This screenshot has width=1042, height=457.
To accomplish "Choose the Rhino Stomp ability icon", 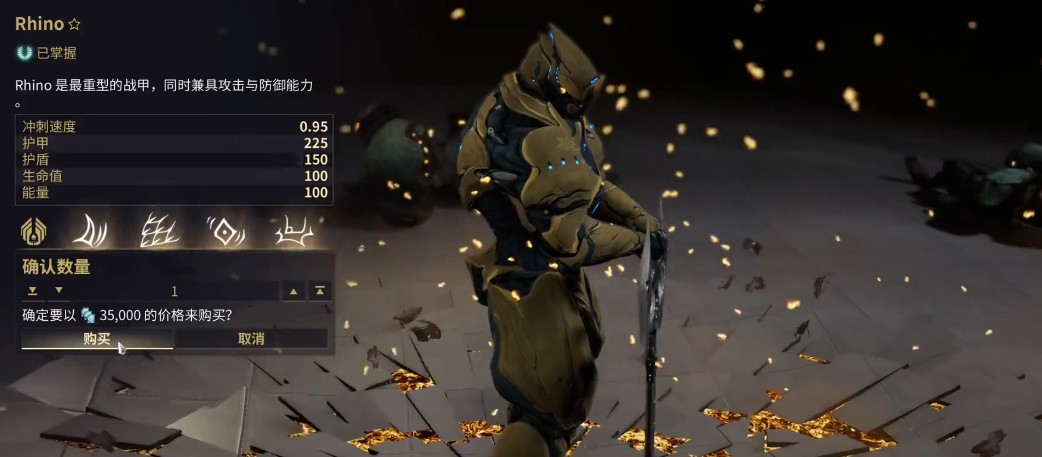I will tap(294, 231).
